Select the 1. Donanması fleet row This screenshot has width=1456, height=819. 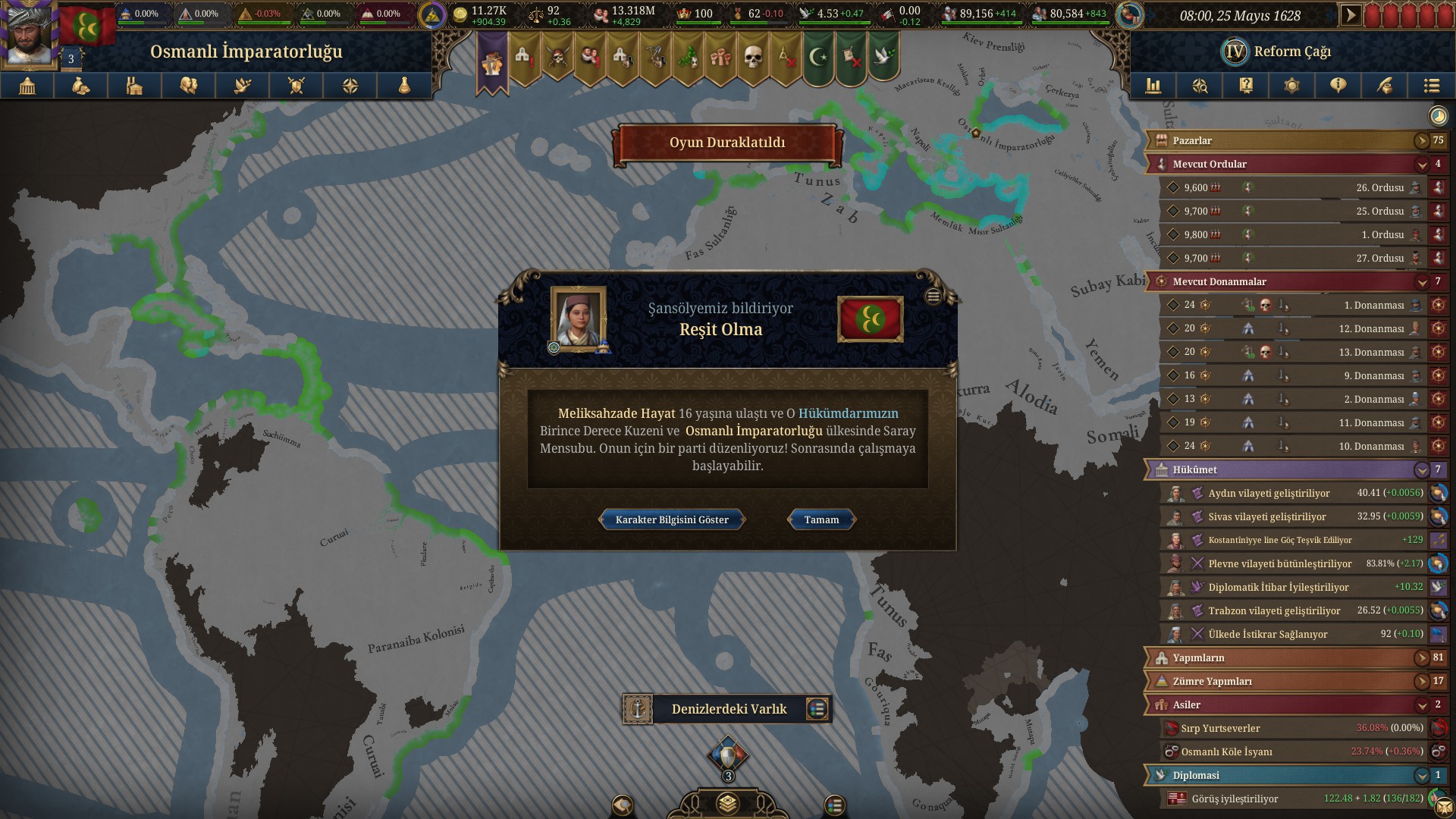(x=1289, y=305)
